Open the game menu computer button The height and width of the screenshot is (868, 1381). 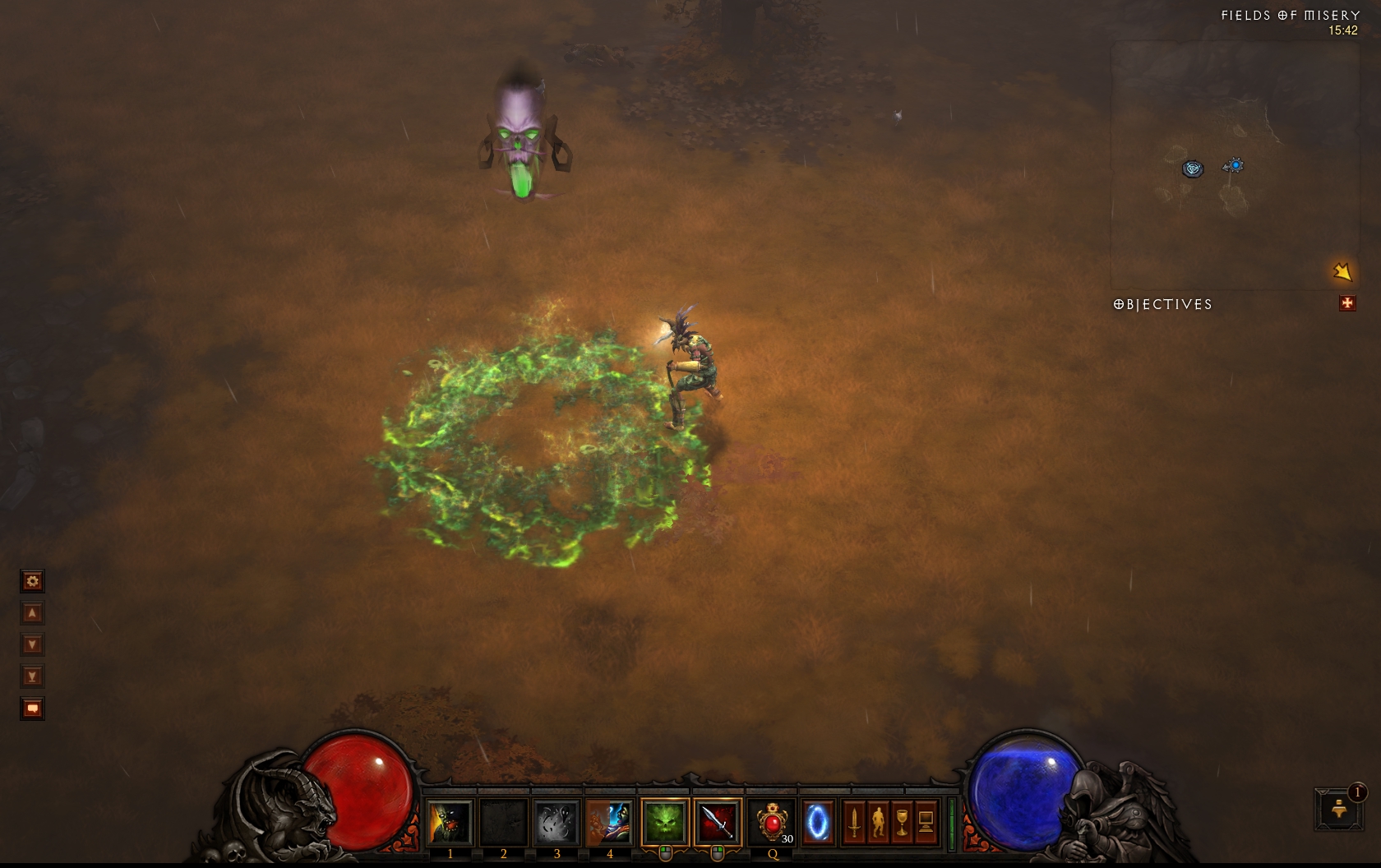click(926, 822)
